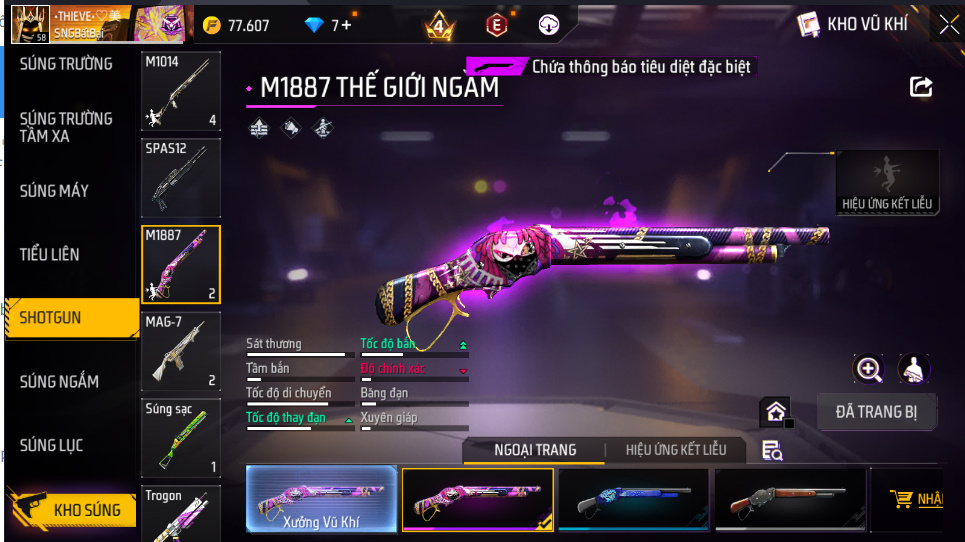
Task: Switch to the Hiệu Ứng Kết Liễu tab
Action: point(676,450)
